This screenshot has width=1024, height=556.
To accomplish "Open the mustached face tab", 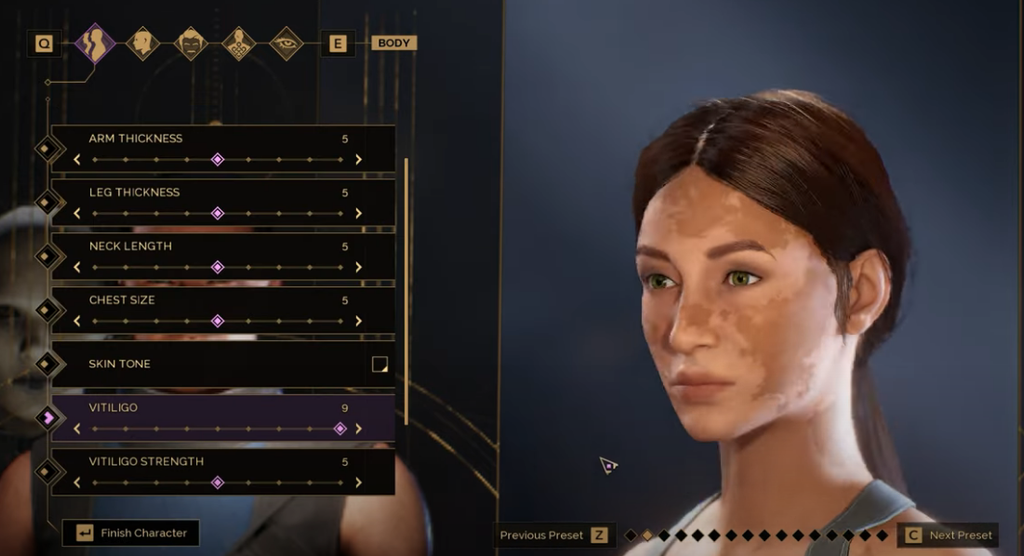I will (x=191, y=43).
